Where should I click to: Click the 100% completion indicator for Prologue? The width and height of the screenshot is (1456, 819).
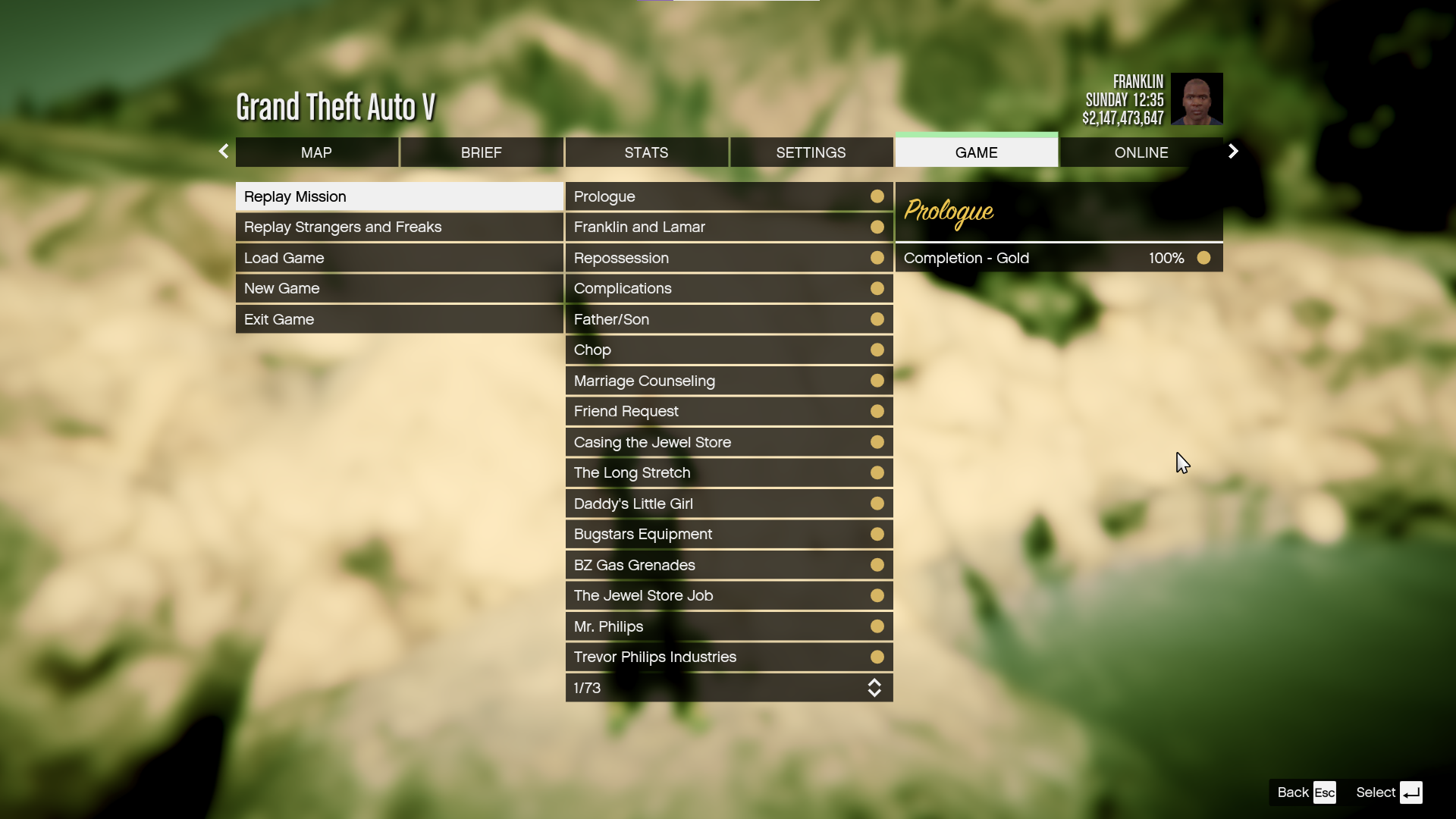tap(1165, 258)
